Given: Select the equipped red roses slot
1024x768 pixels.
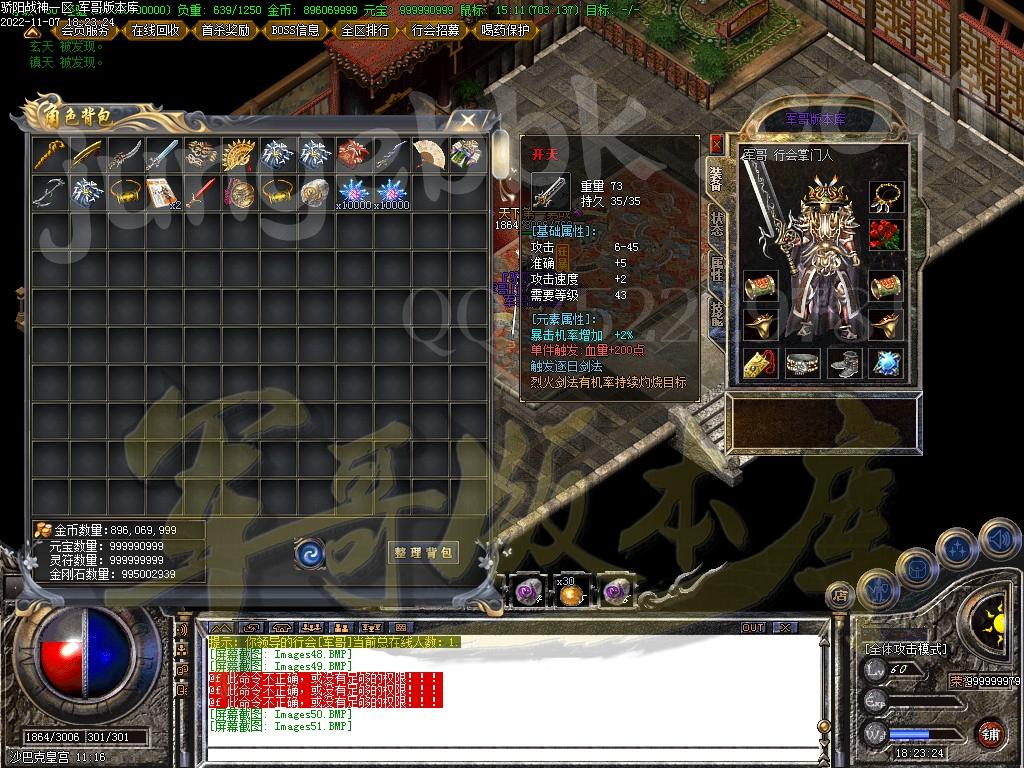Looking at the screenshot, I should [885, 234].
